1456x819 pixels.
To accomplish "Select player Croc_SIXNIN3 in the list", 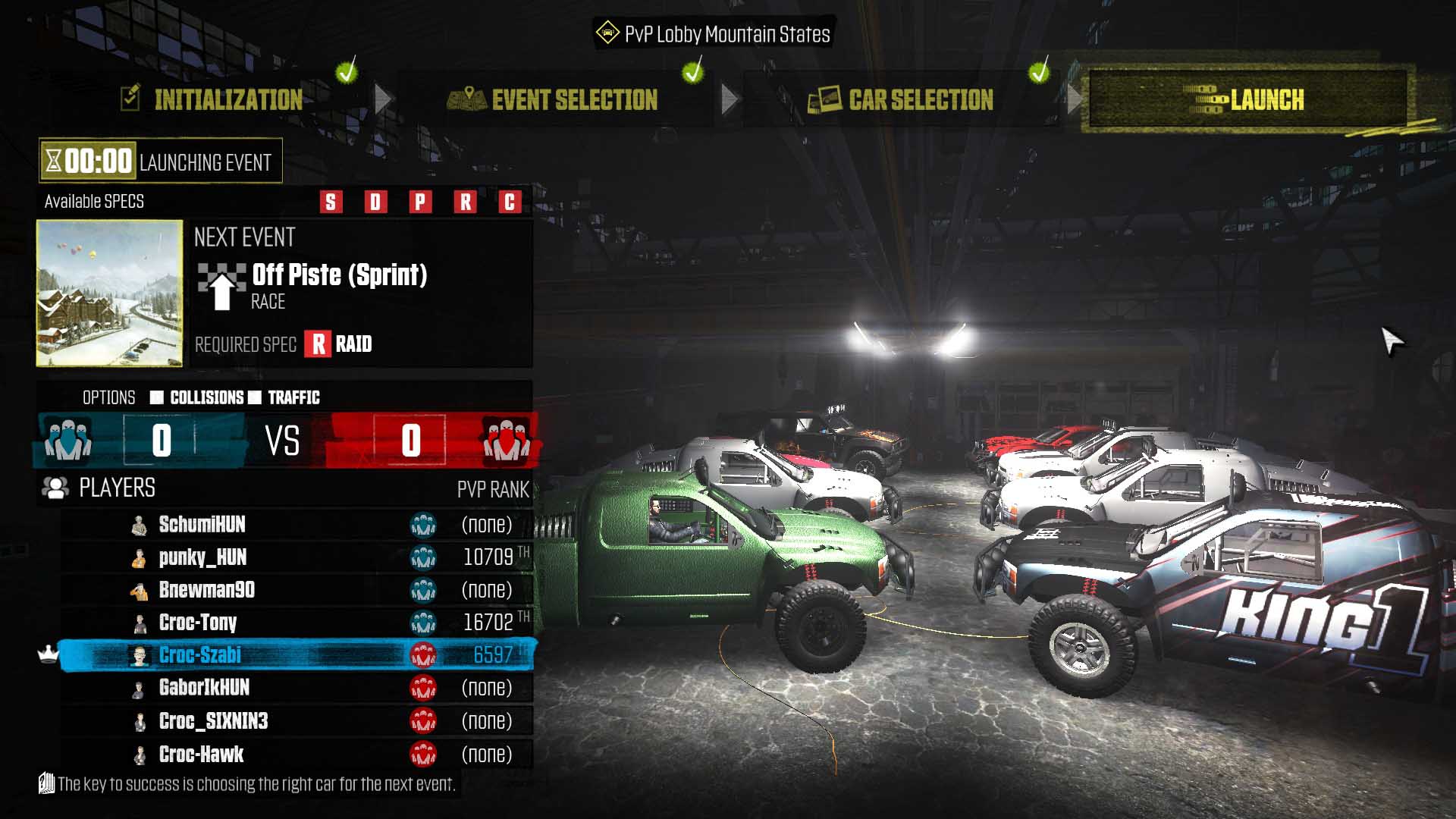I will click(x=213, y=721).
